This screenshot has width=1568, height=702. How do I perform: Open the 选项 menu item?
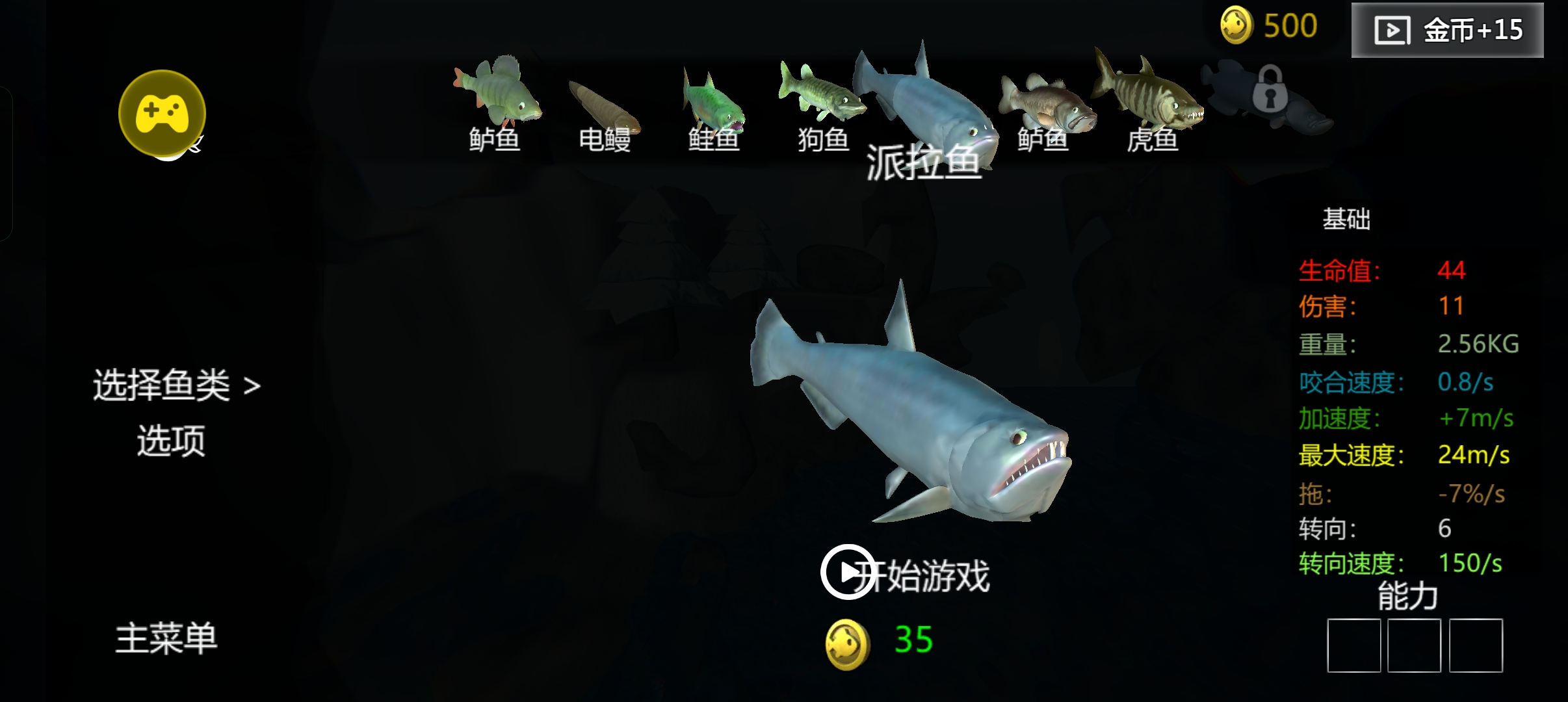pyautogui.click(x=170, y=441)
